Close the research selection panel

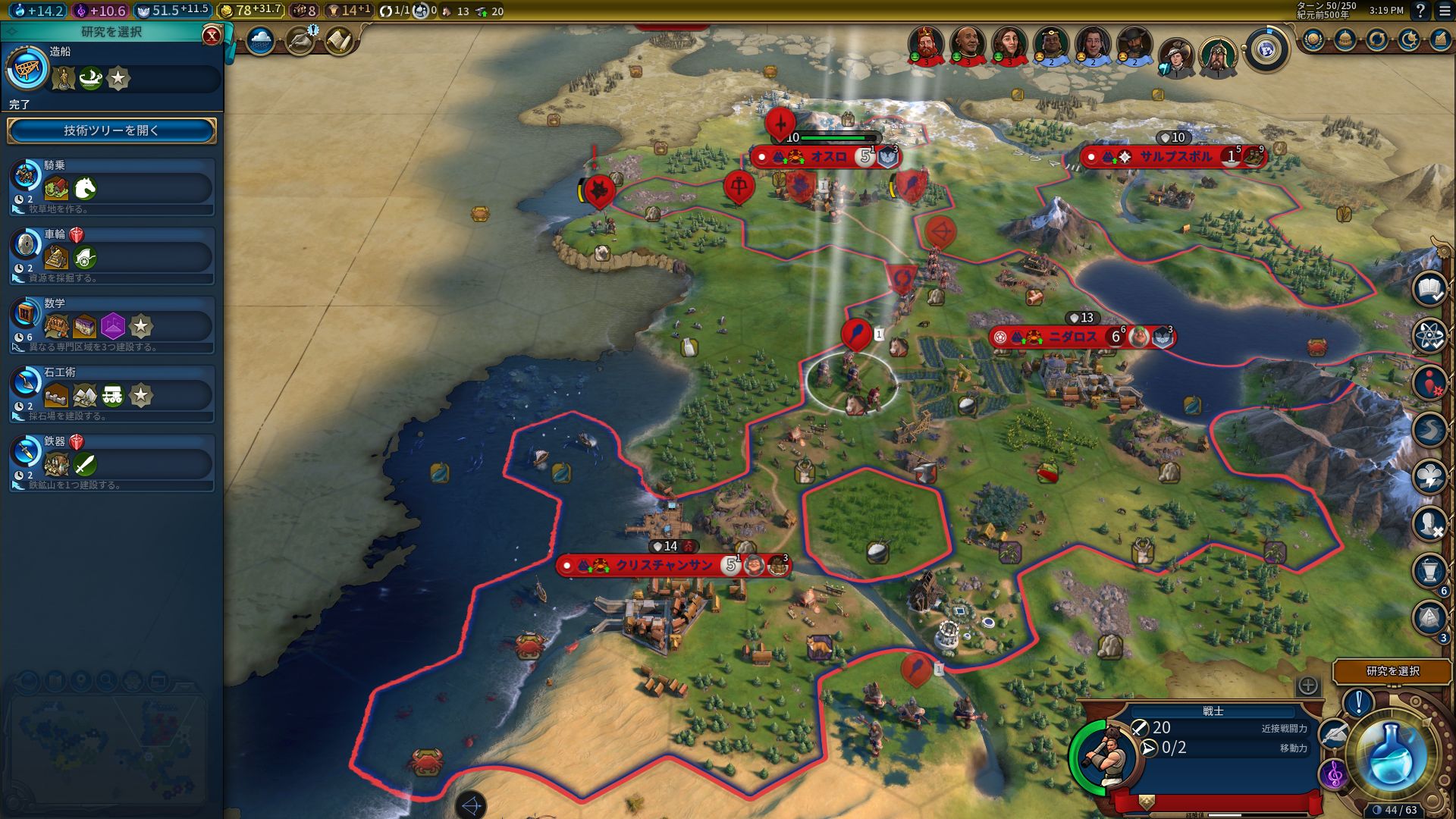coord(212,35)
